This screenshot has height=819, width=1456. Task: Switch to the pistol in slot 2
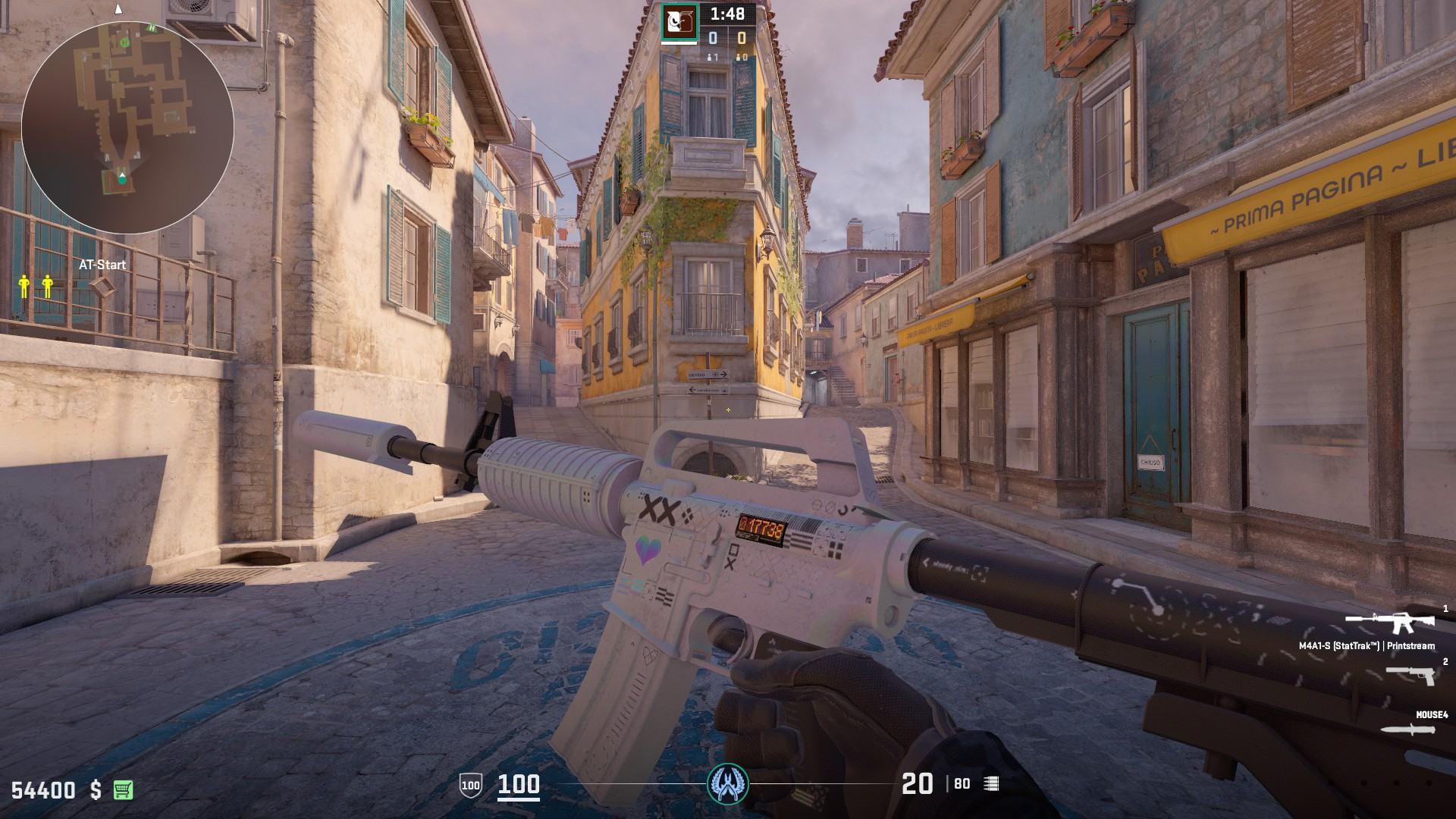(x=1410, y=673)
